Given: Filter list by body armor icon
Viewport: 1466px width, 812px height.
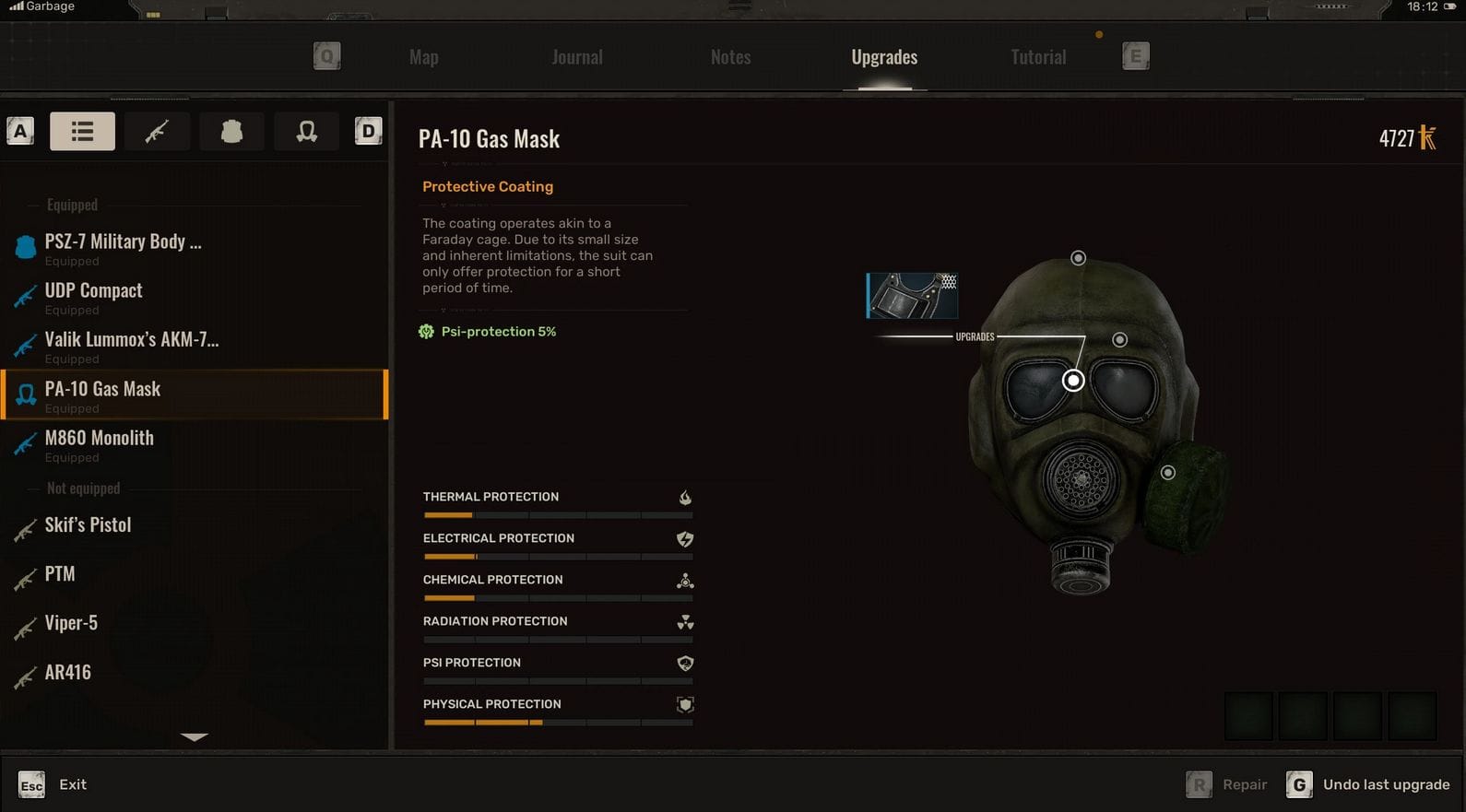Looking at the screenshot, I should (231, 132).
